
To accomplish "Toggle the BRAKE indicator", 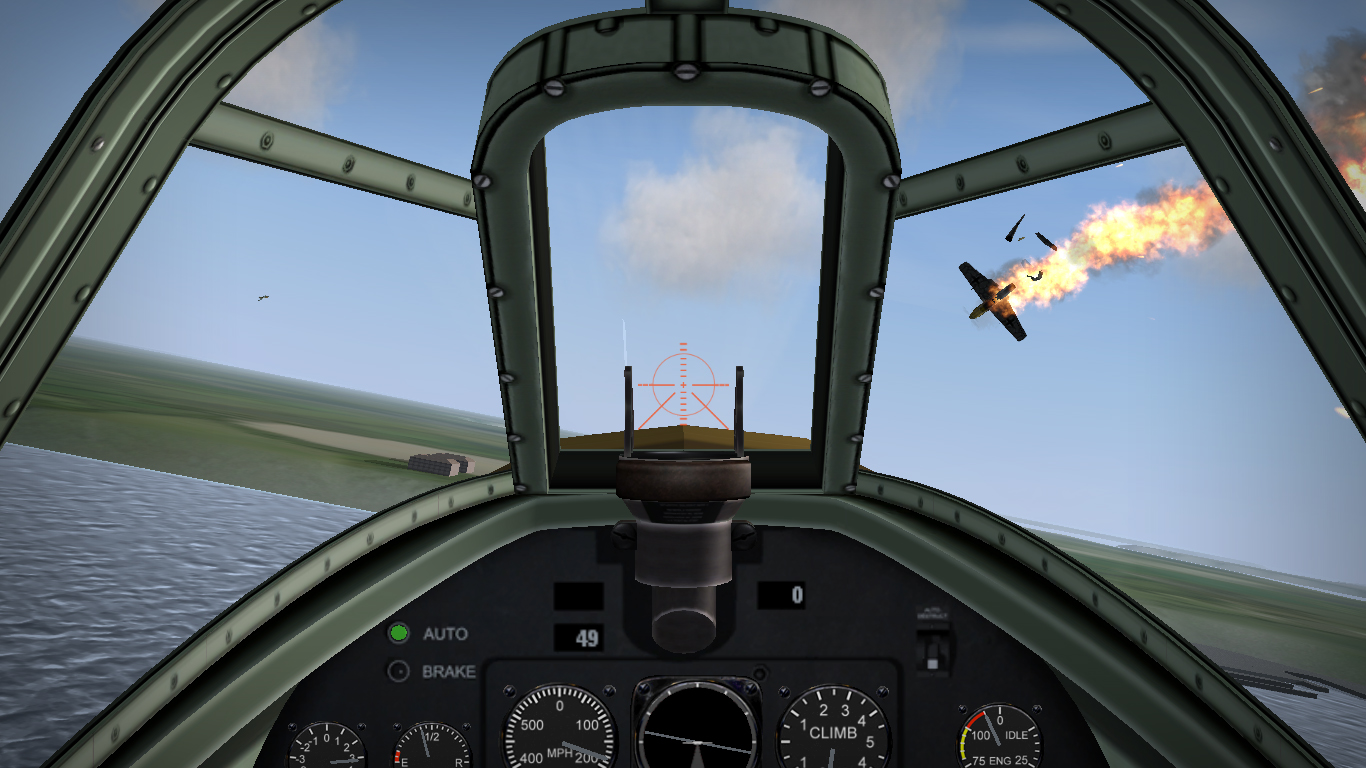I will pyautogui.click(x=399, y=672).
